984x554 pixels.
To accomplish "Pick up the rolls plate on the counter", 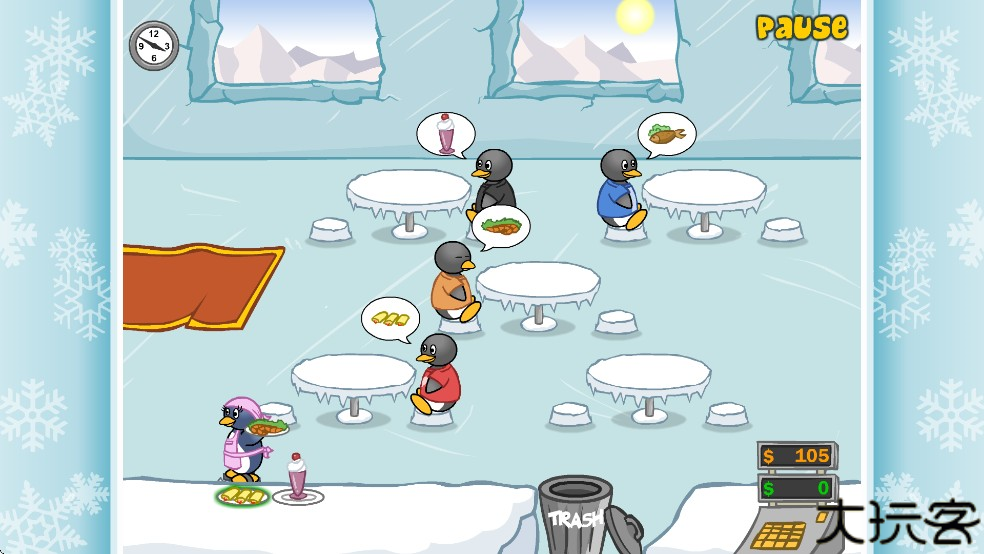I will coord(243,495).
